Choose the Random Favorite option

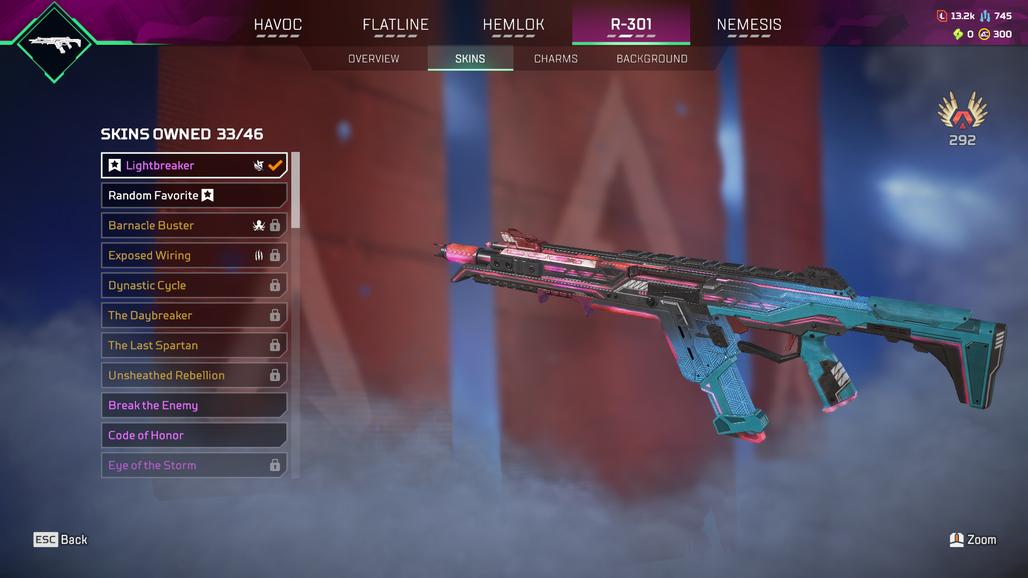(194, 195)
